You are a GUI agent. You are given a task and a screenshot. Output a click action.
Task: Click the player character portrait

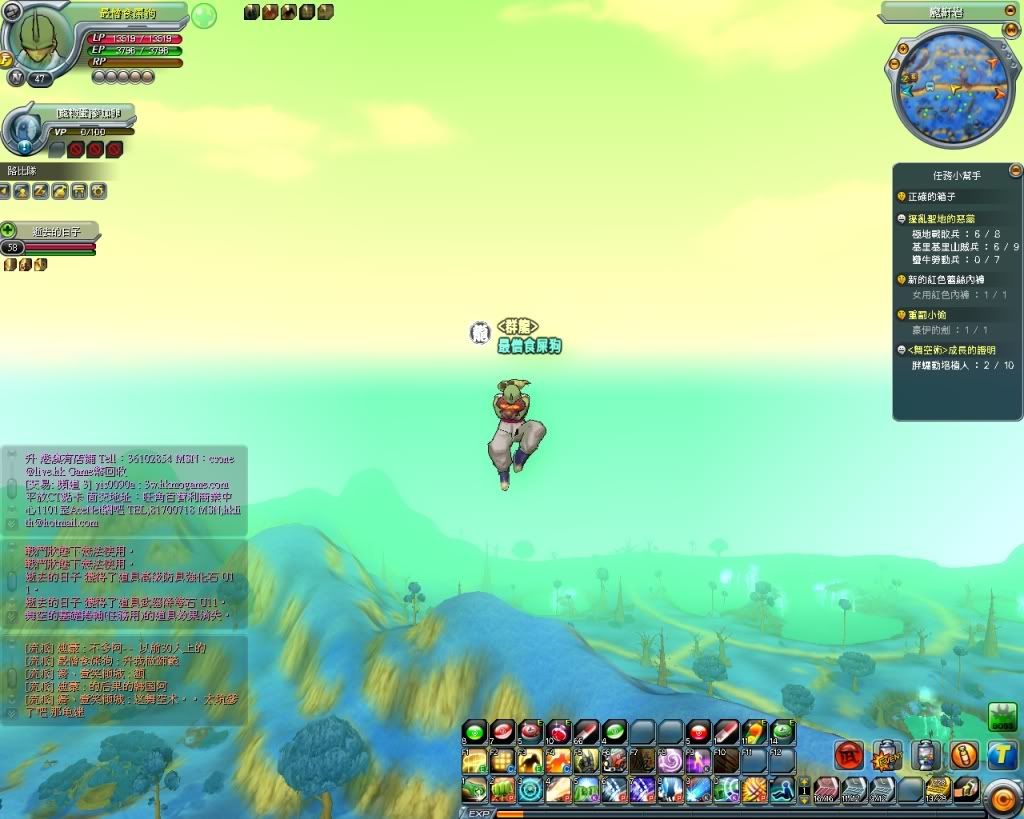tap(40, 40)
